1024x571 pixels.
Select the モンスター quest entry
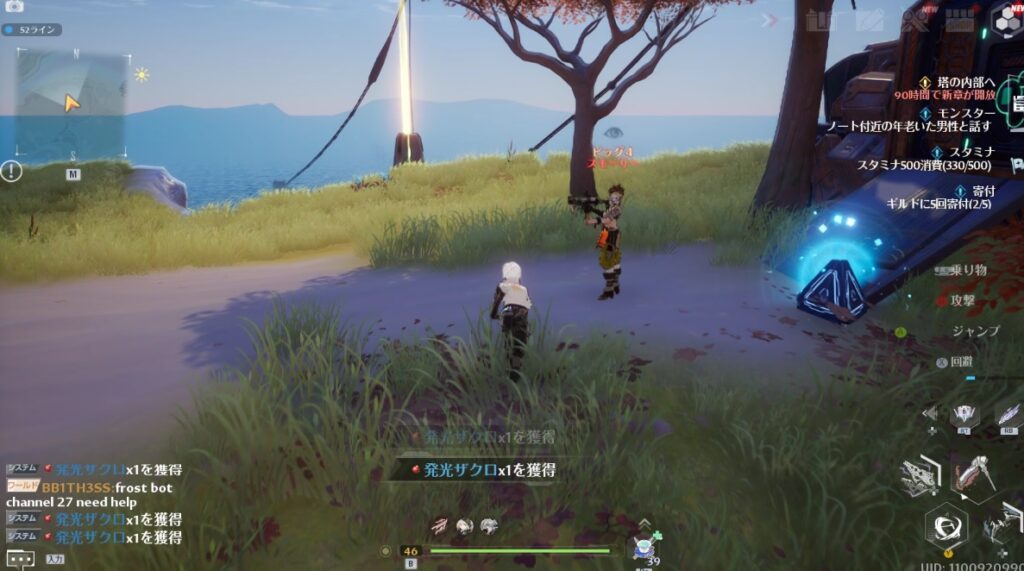(x=962, y=115)
